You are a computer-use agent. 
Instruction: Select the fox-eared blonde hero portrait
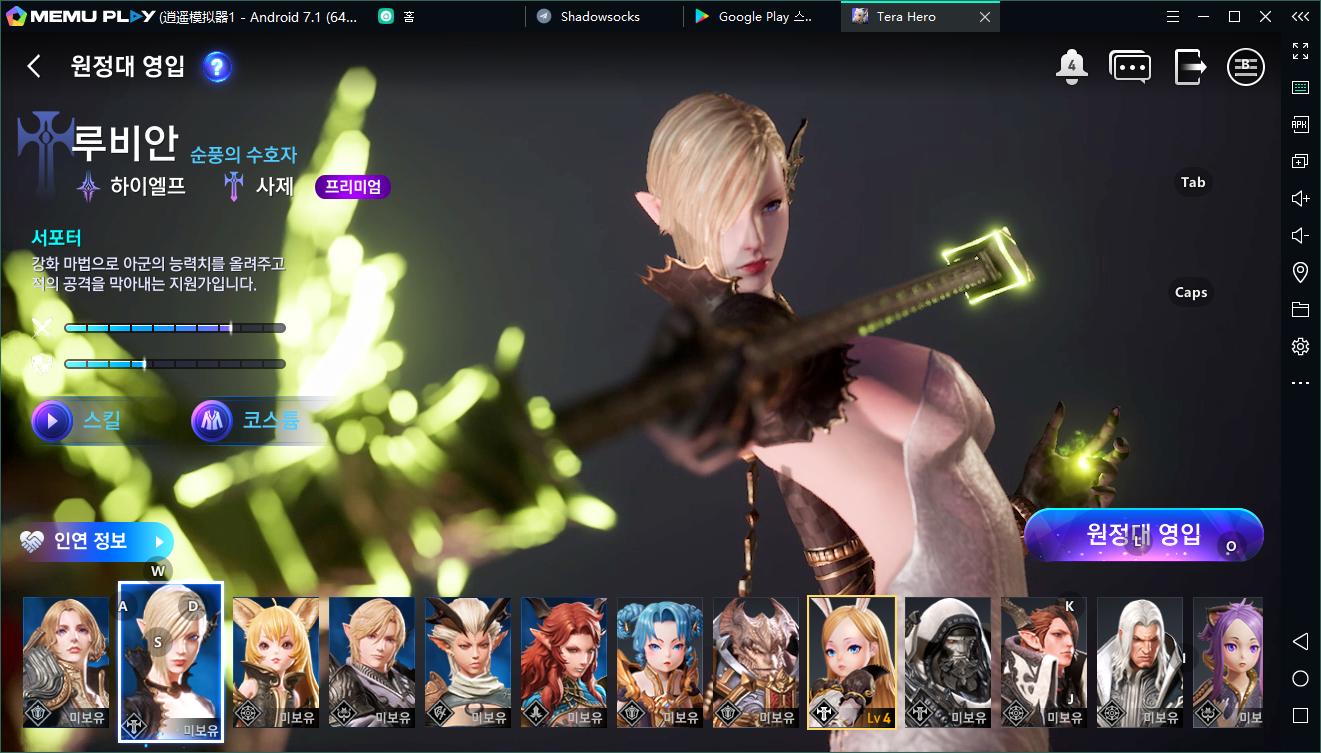click(276, 662)
